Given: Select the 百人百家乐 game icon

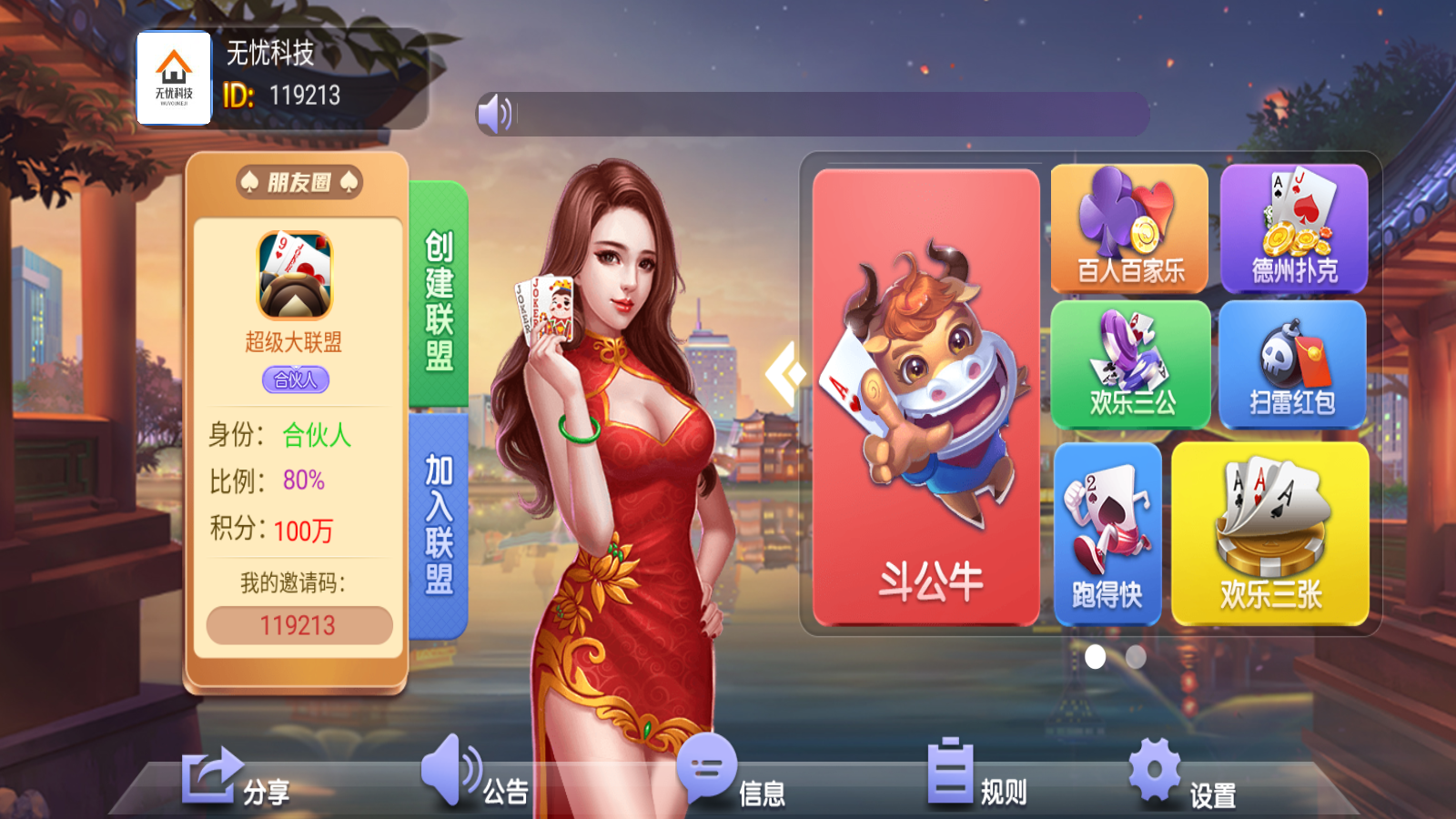Looking at the screenshot, I should 1129,226.
